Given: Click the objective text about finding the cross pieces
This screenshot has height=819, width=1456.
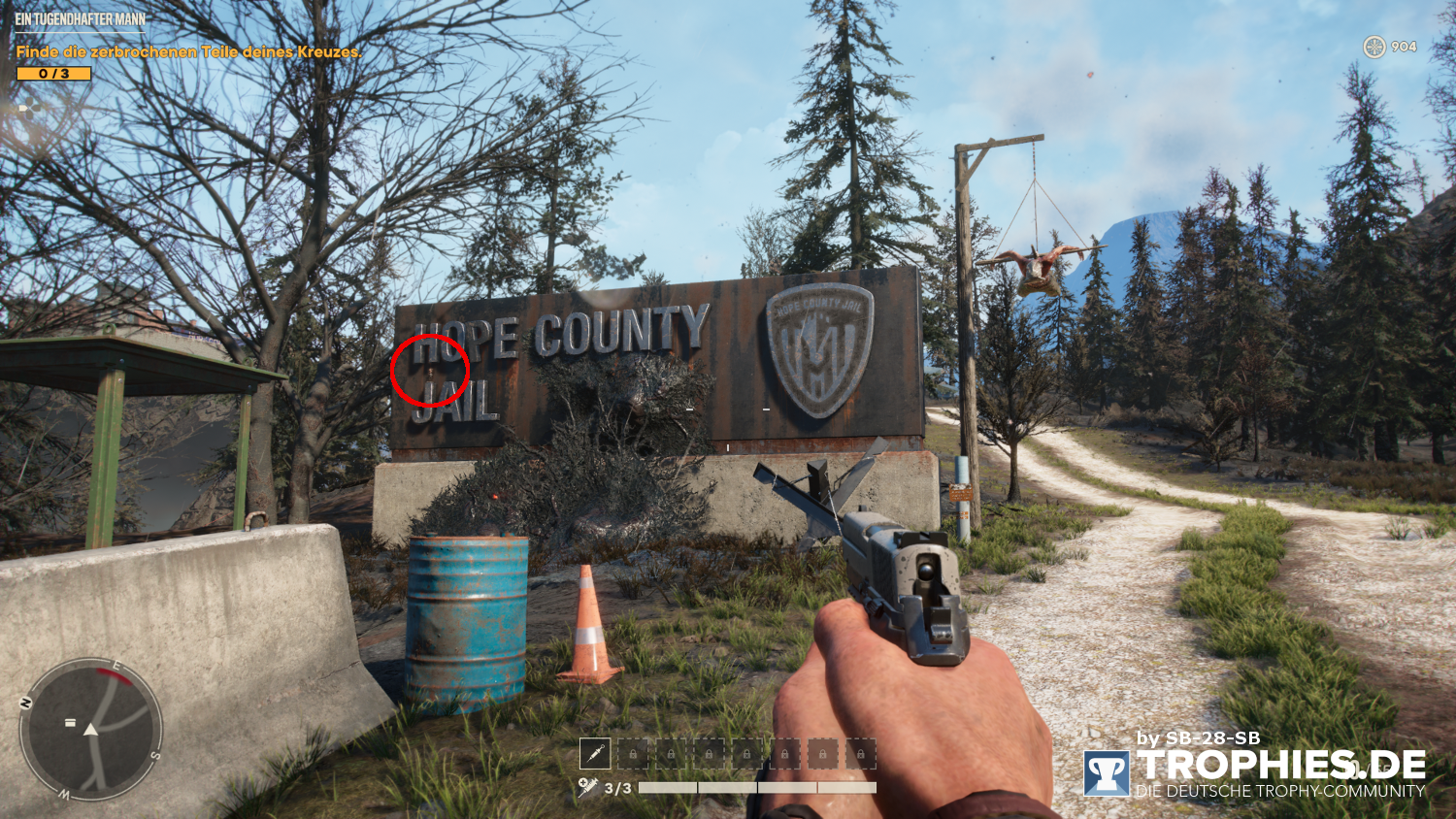Looking at the screenshot, I should coord(188,51).
